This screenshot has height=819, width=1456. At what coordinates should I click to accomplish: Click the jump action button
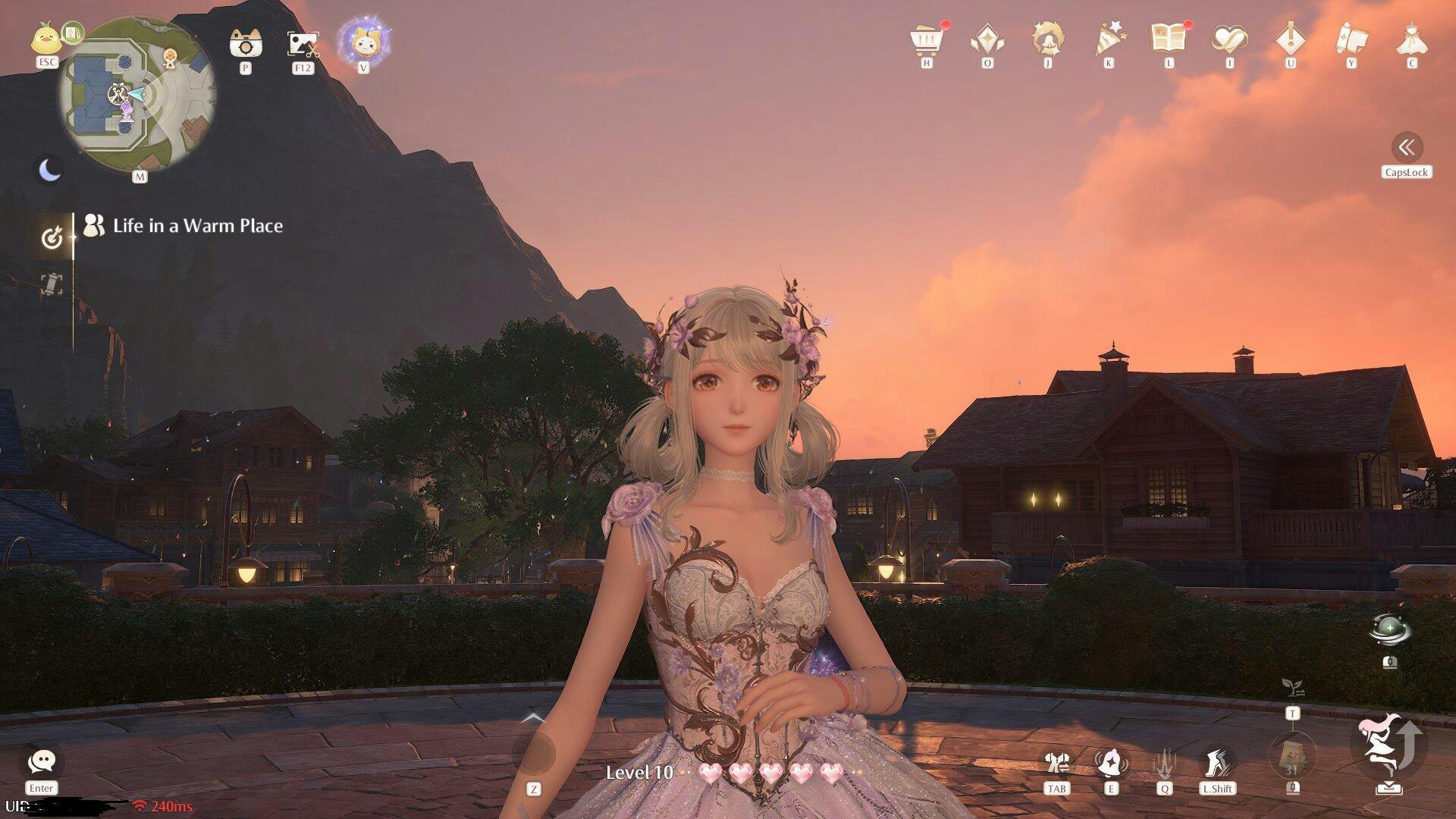click(1389, 746)
